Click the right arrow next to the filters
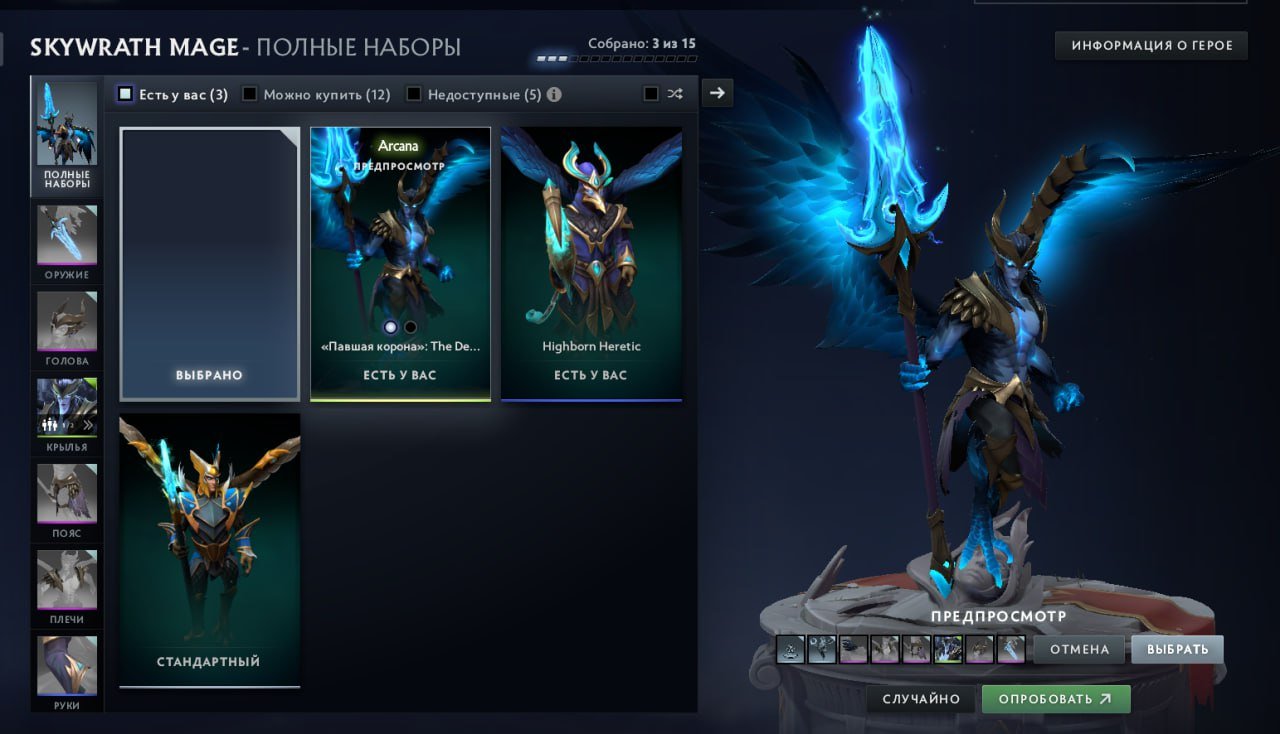 pyautogui.click(x=717, y=92)
